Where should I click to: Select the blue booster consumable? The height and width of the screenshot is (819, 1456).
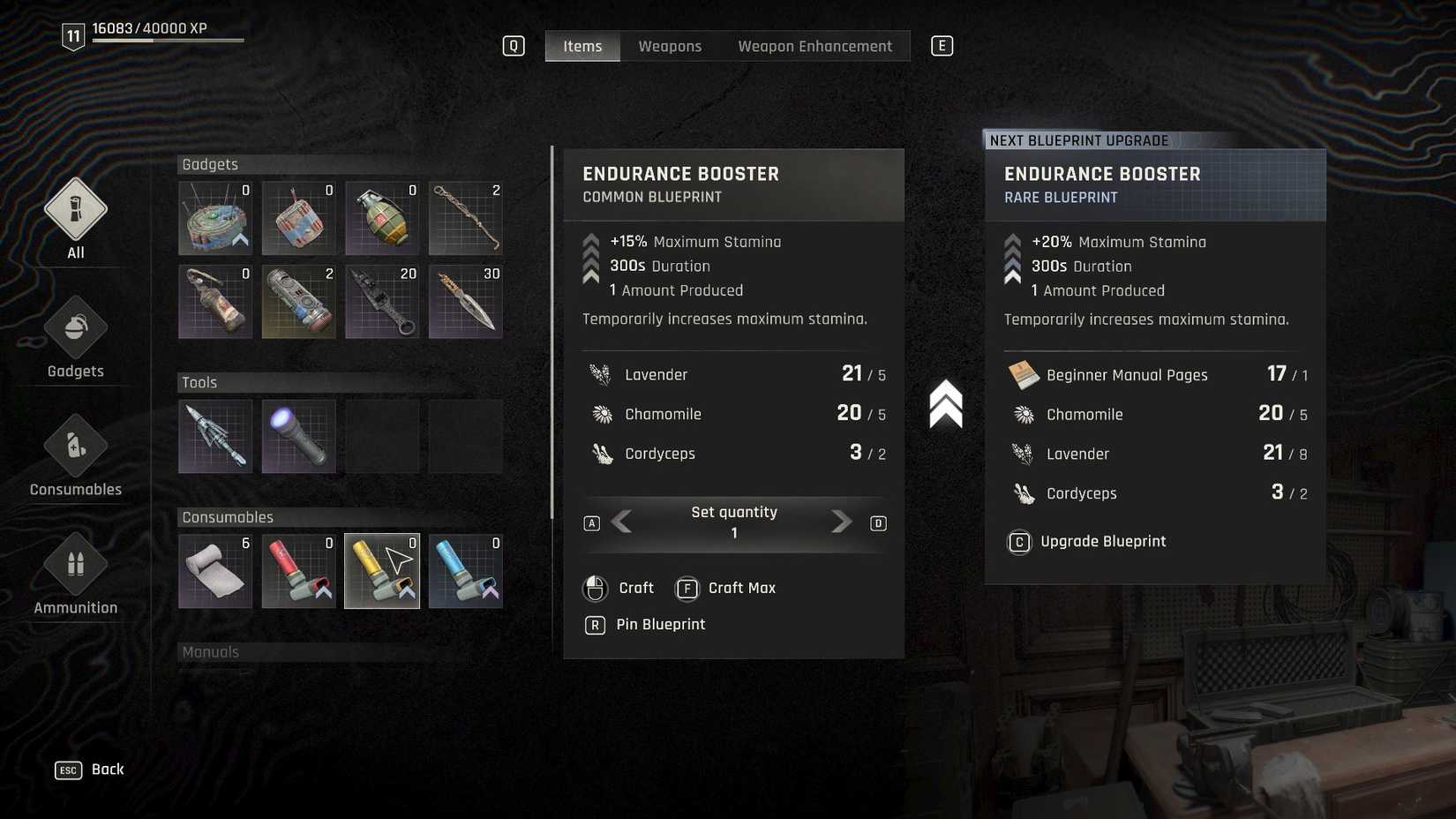(x=465, y=571)
